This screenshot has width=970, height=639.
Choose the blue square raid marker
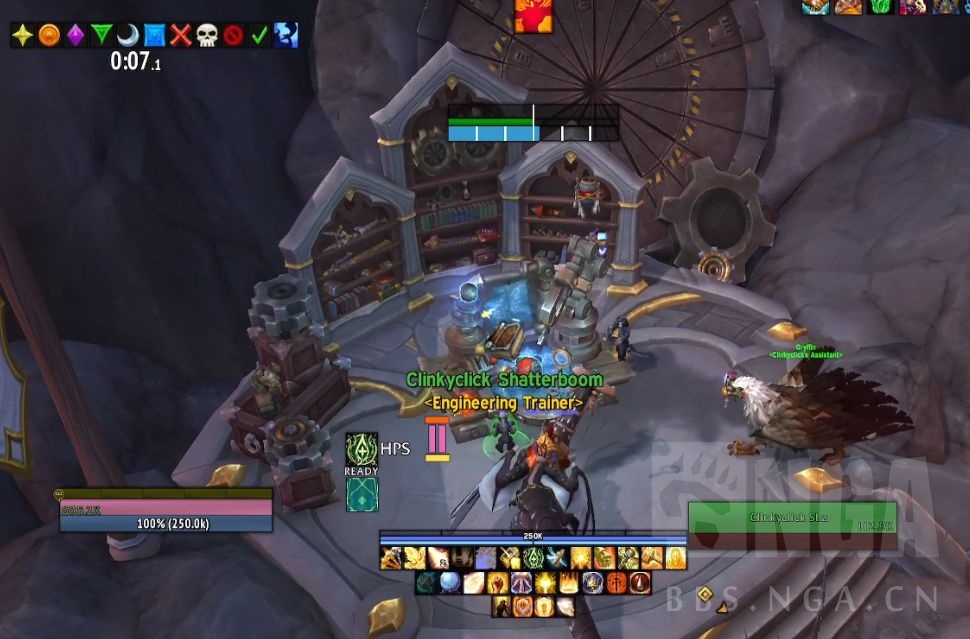click(x=154, y=36)
